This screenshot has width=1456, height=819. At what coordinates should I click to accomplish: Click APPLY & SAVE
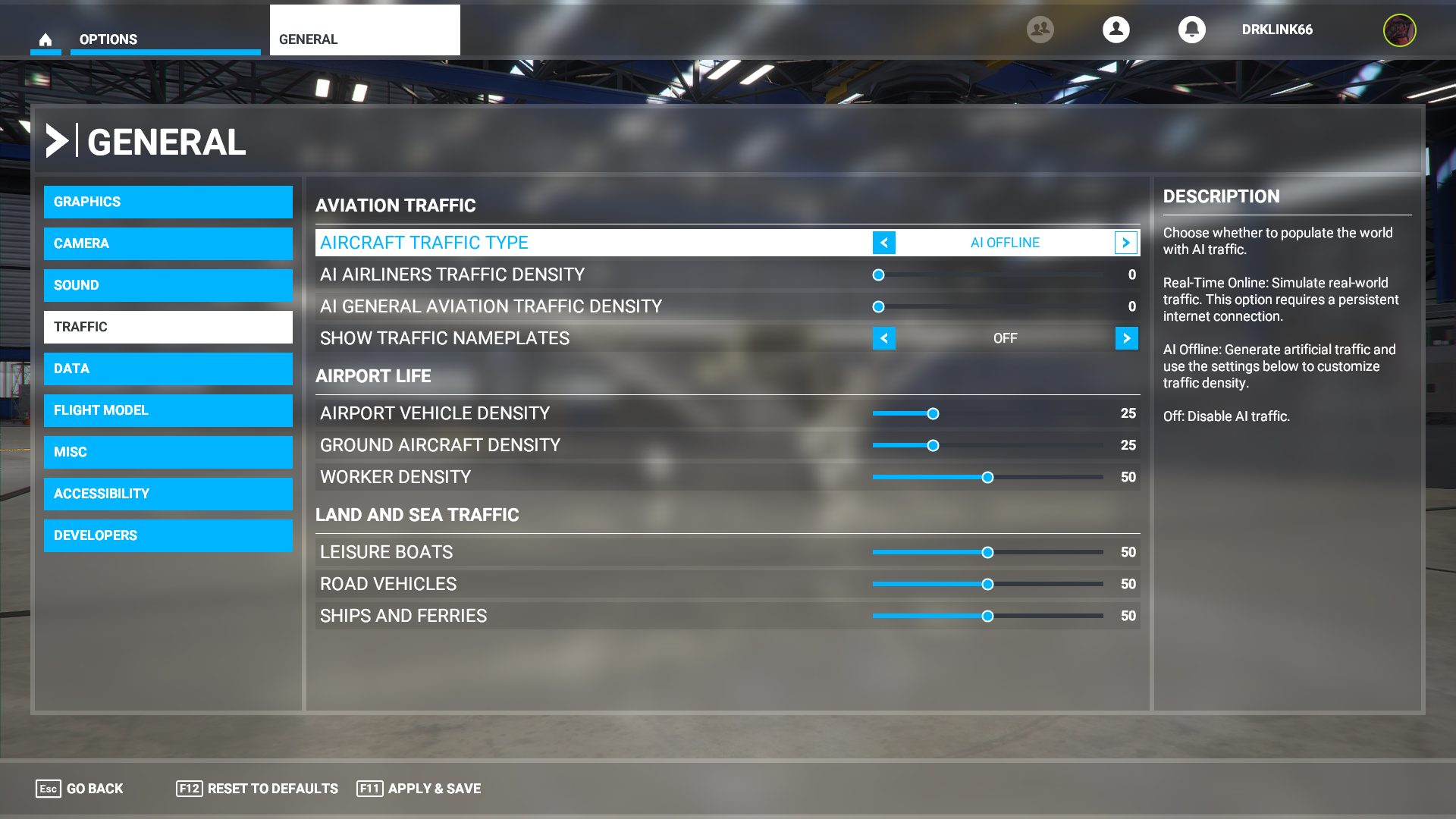[x=435, y=789]
